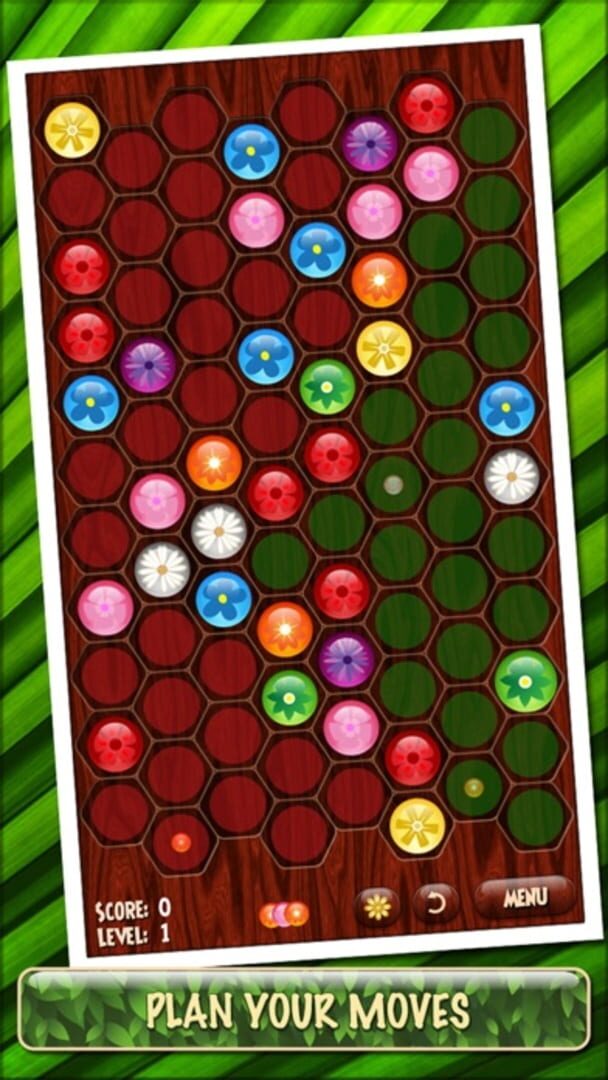The width and height of the screenshot is (608, 1080).
Task: Select the white flower on the green tile
Action: 512,477
